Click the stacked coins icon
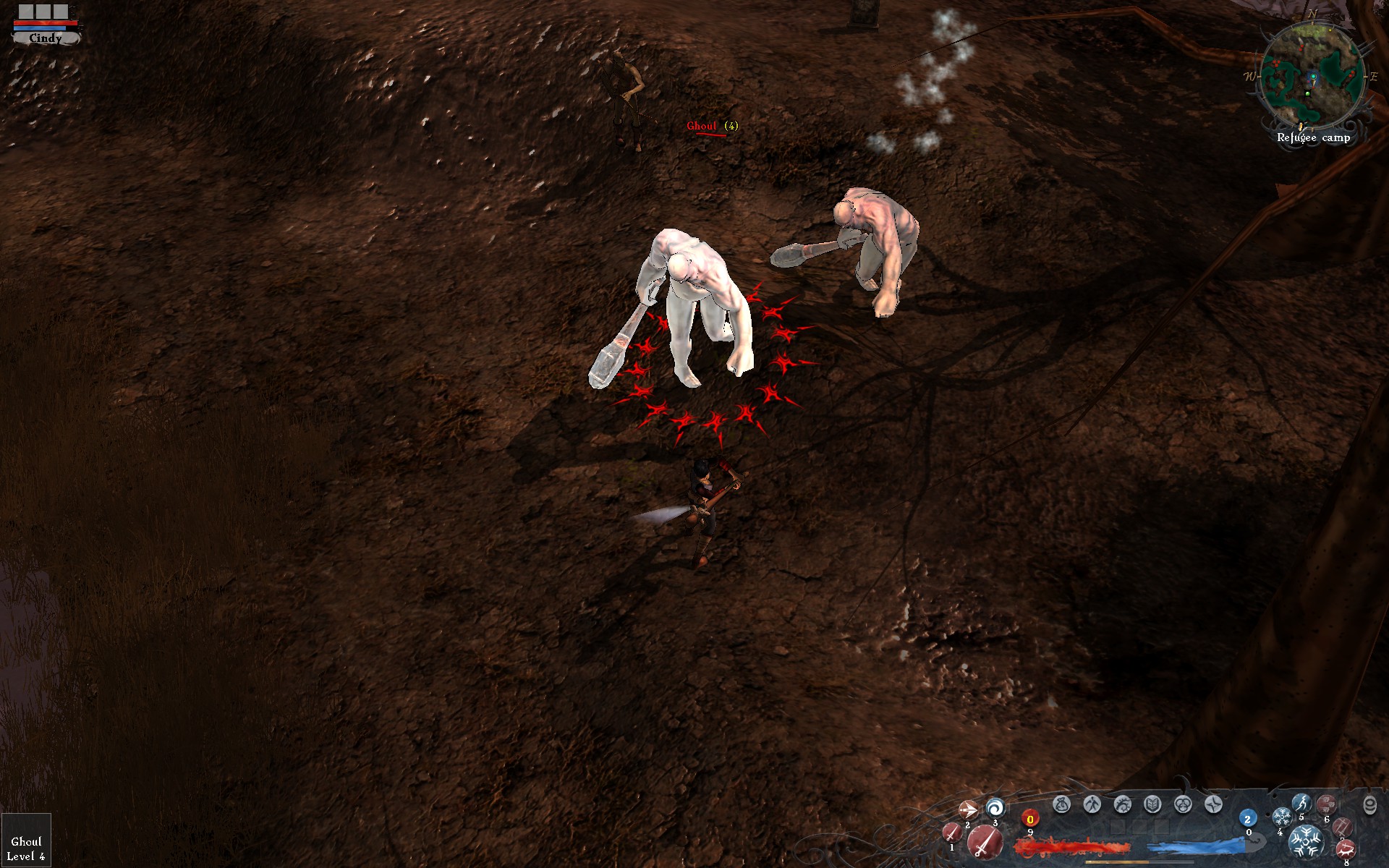The image size is (1389, 868). 1369,805
